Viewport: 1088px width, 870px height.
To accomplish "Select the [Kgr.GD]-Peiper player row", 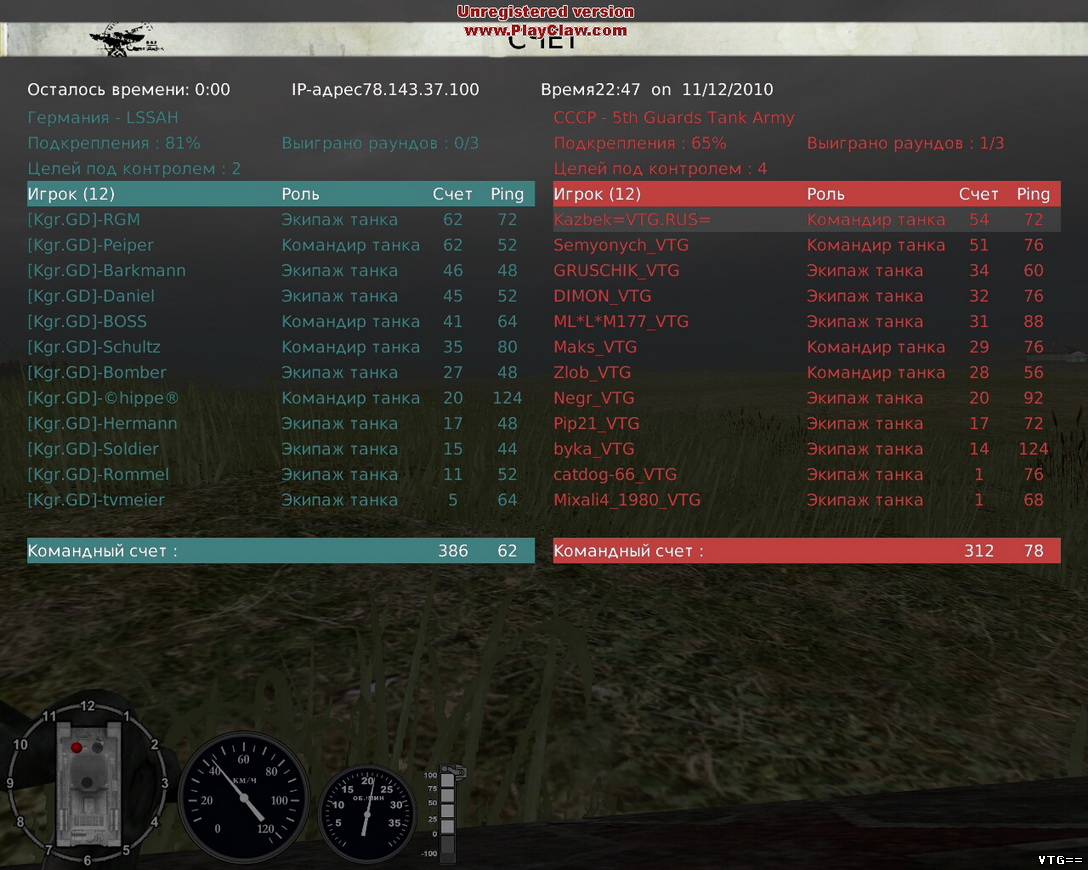I will [91, 245].
